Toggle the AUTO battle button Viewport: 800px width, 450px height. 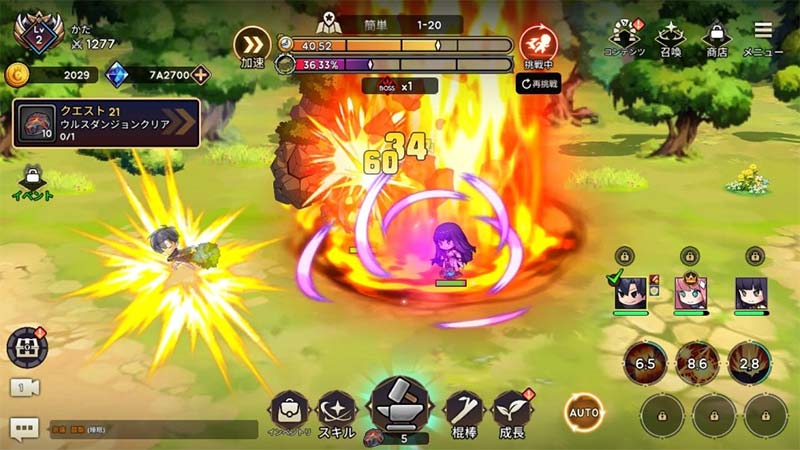[583, 411]
